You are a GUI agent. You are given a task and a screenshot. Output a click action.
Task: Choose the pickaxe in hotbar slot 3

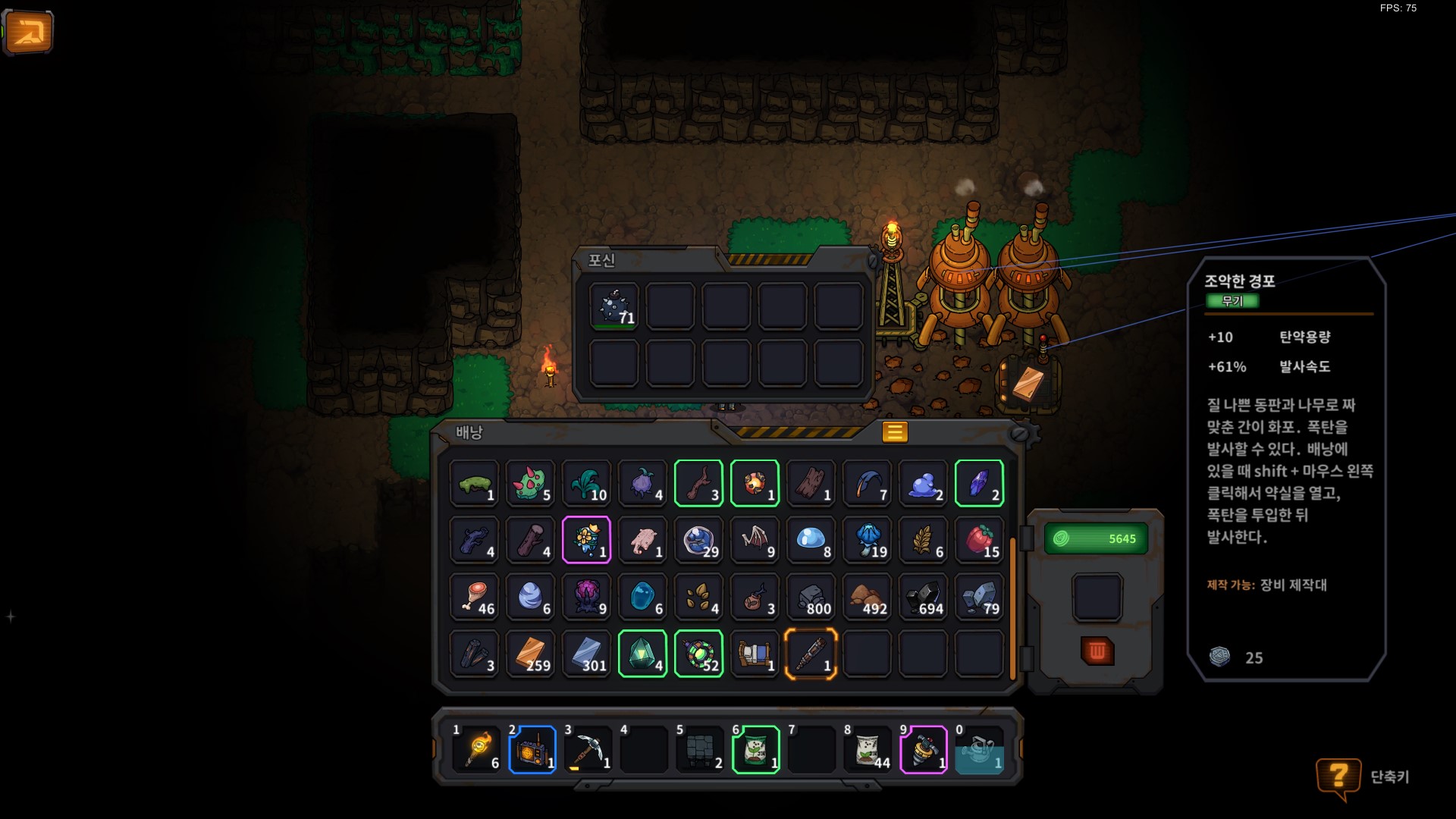(588, 750)
